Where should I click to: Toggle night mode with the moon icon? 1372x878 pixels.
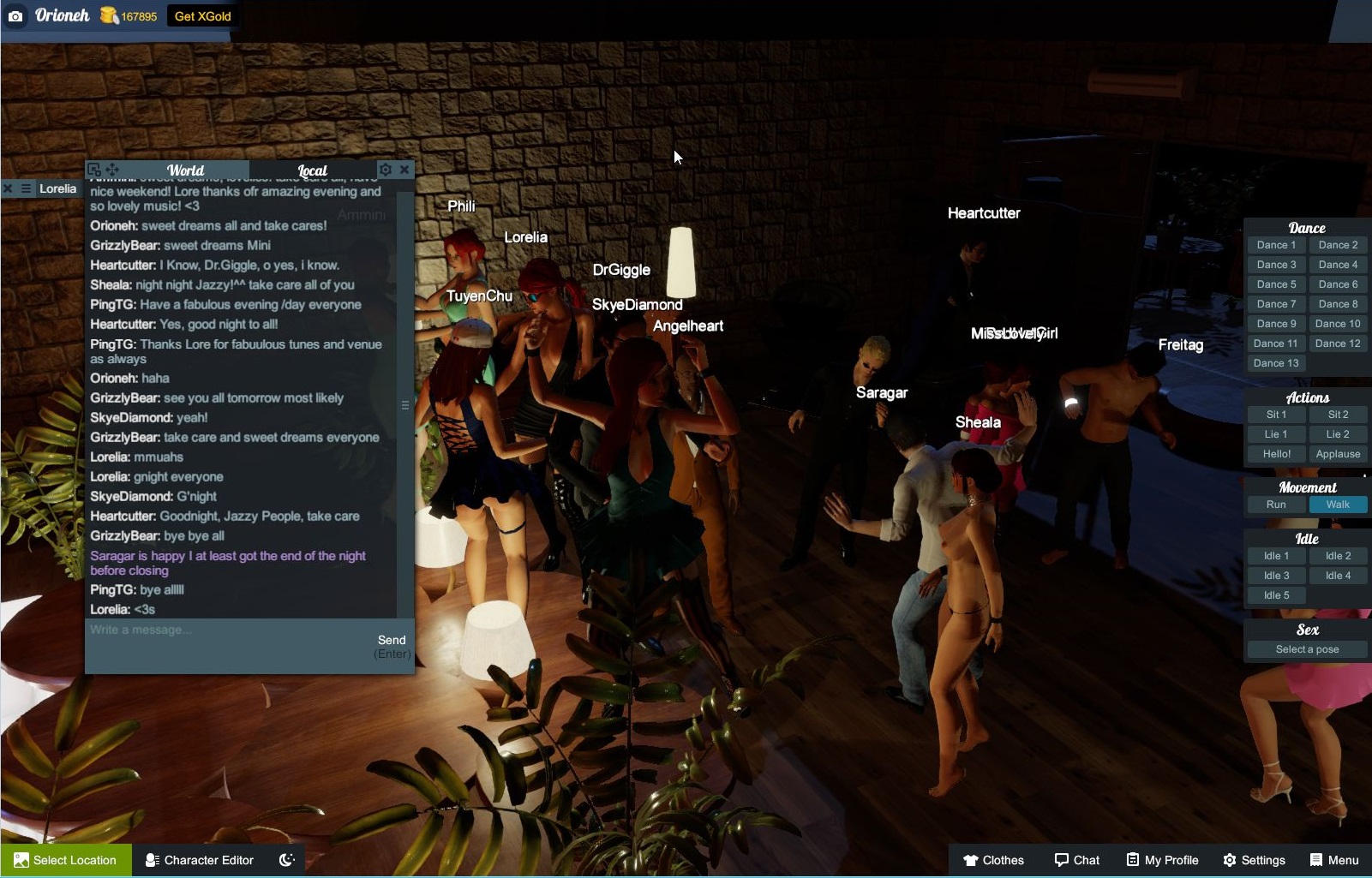(286, 860)
